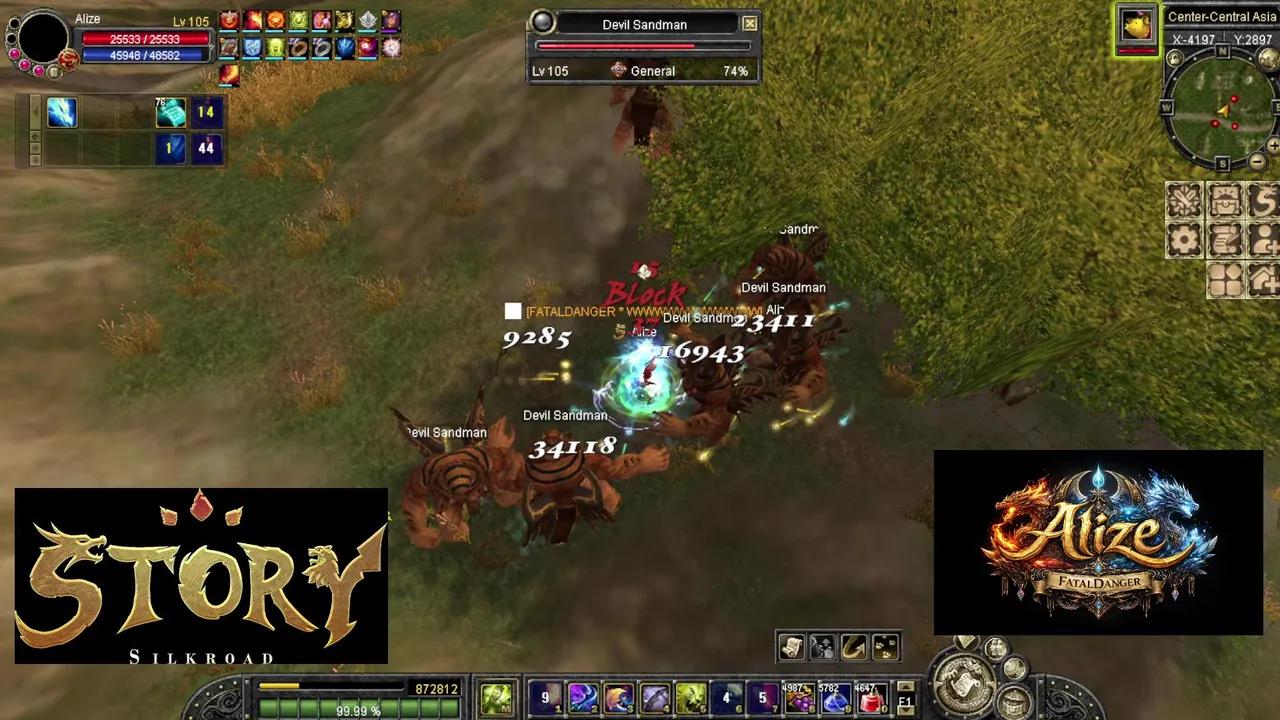Toggle the pink status orb near portrait
Screen dimensions: 1280x720
(14, 55)
